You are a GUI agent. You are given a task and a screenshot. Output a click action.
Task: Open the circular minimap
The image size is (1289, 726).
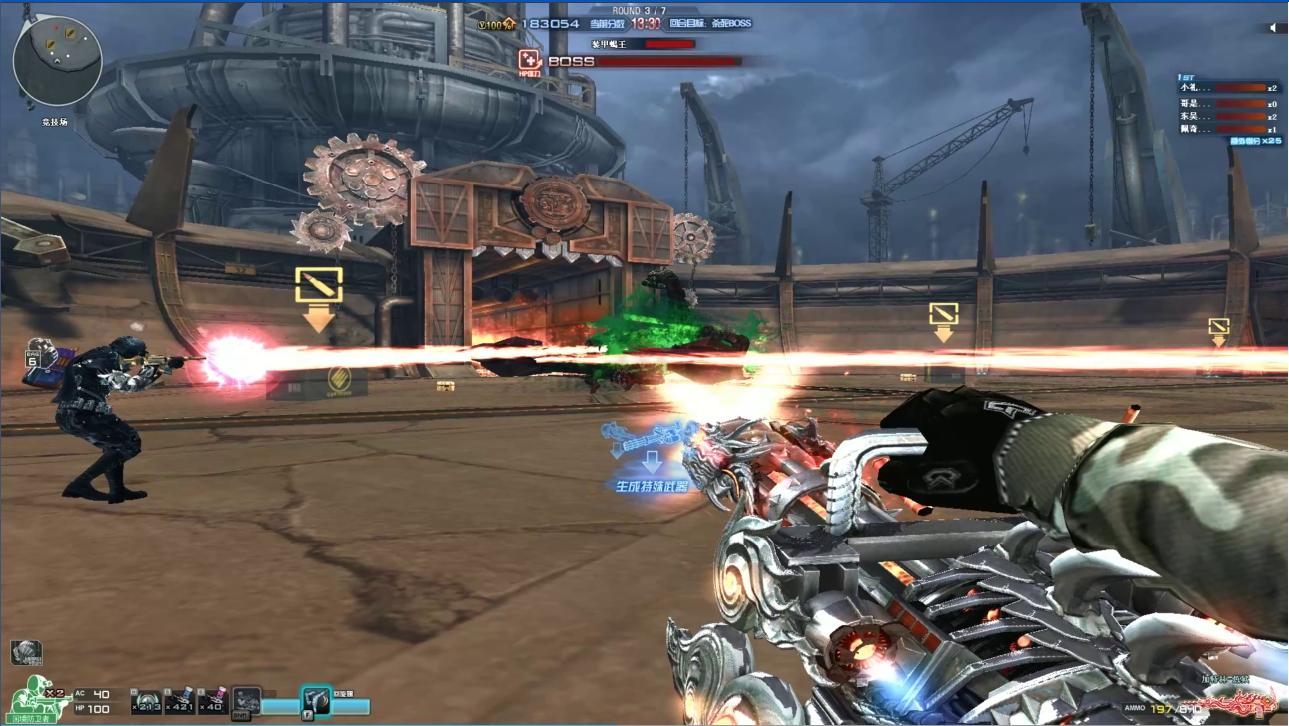[x=57, y=61]
